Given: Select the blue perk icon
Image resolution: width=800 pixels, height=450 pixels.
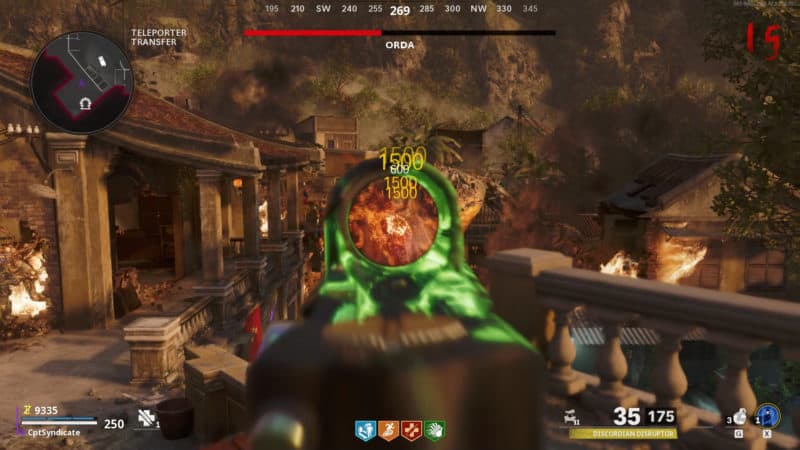Looking at the screenshot, I should 366,431.
